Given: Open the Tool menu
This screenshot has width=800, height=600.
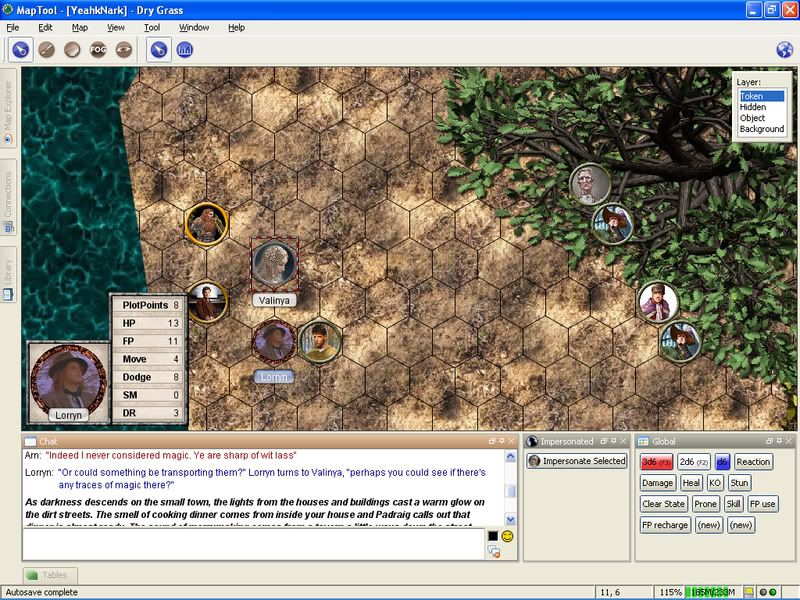Looking at the screenshot, I should [152, 27].
